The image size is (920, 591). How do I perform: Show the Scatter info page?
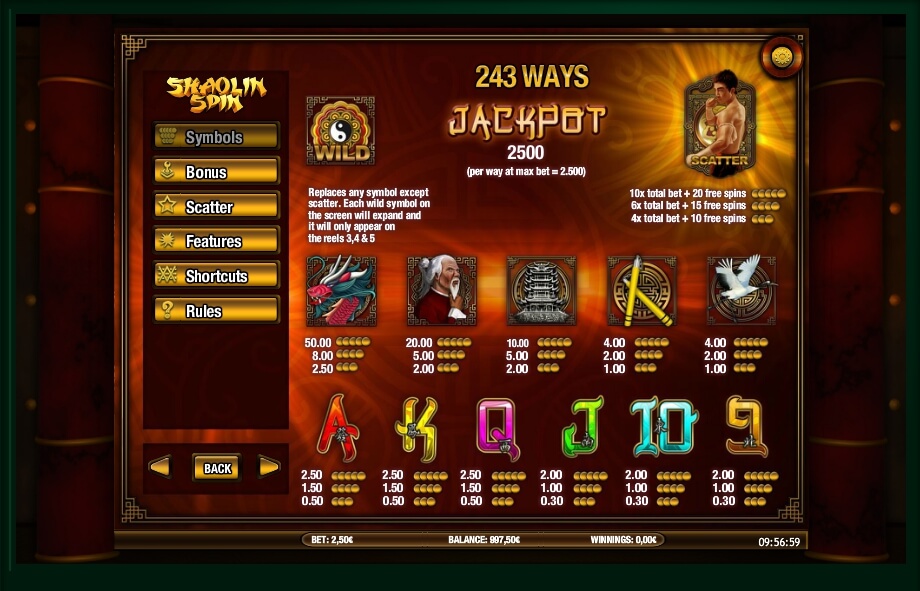coord(216,207)
